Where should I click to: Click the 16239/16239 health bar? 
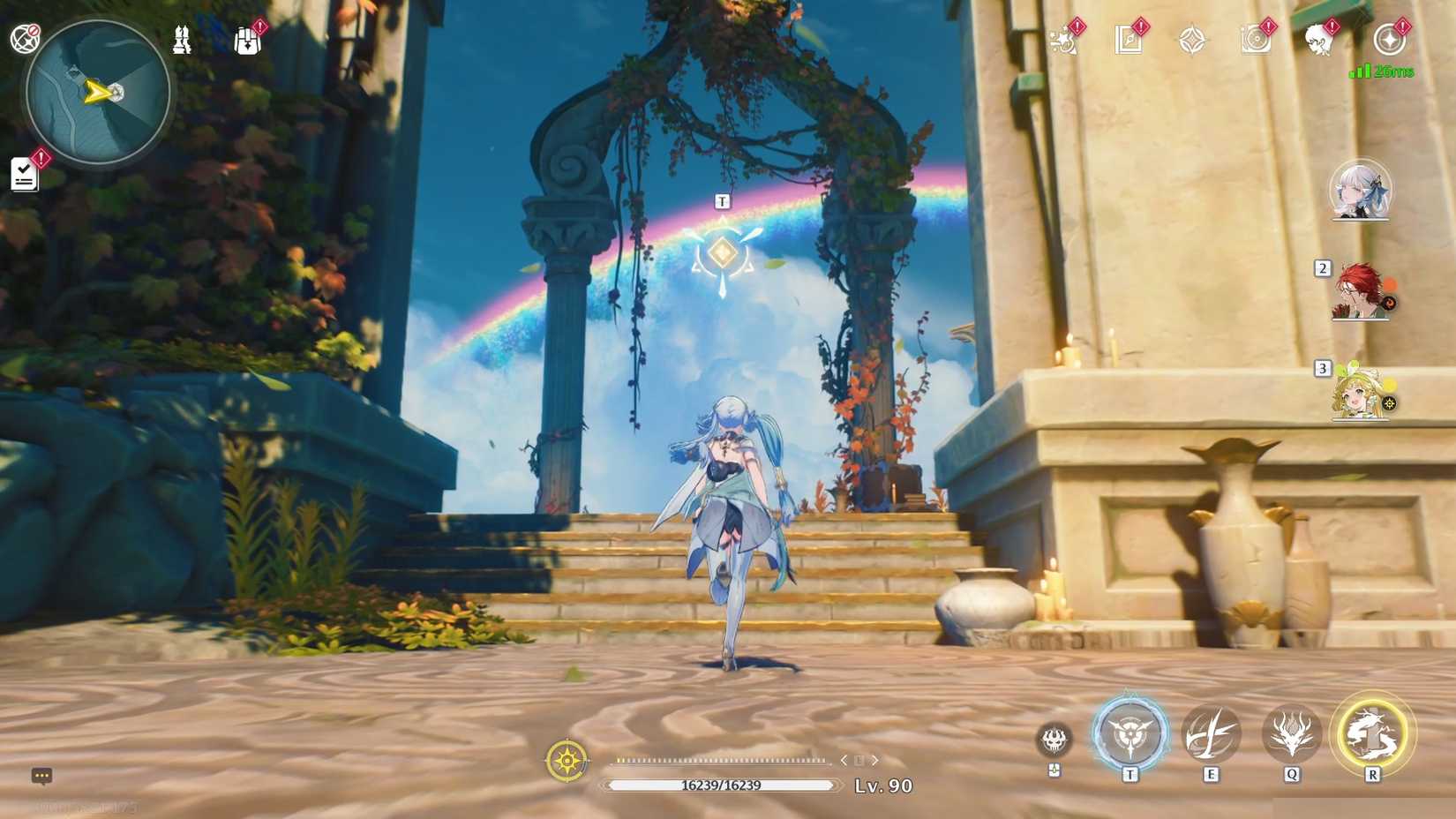[719, 783]
